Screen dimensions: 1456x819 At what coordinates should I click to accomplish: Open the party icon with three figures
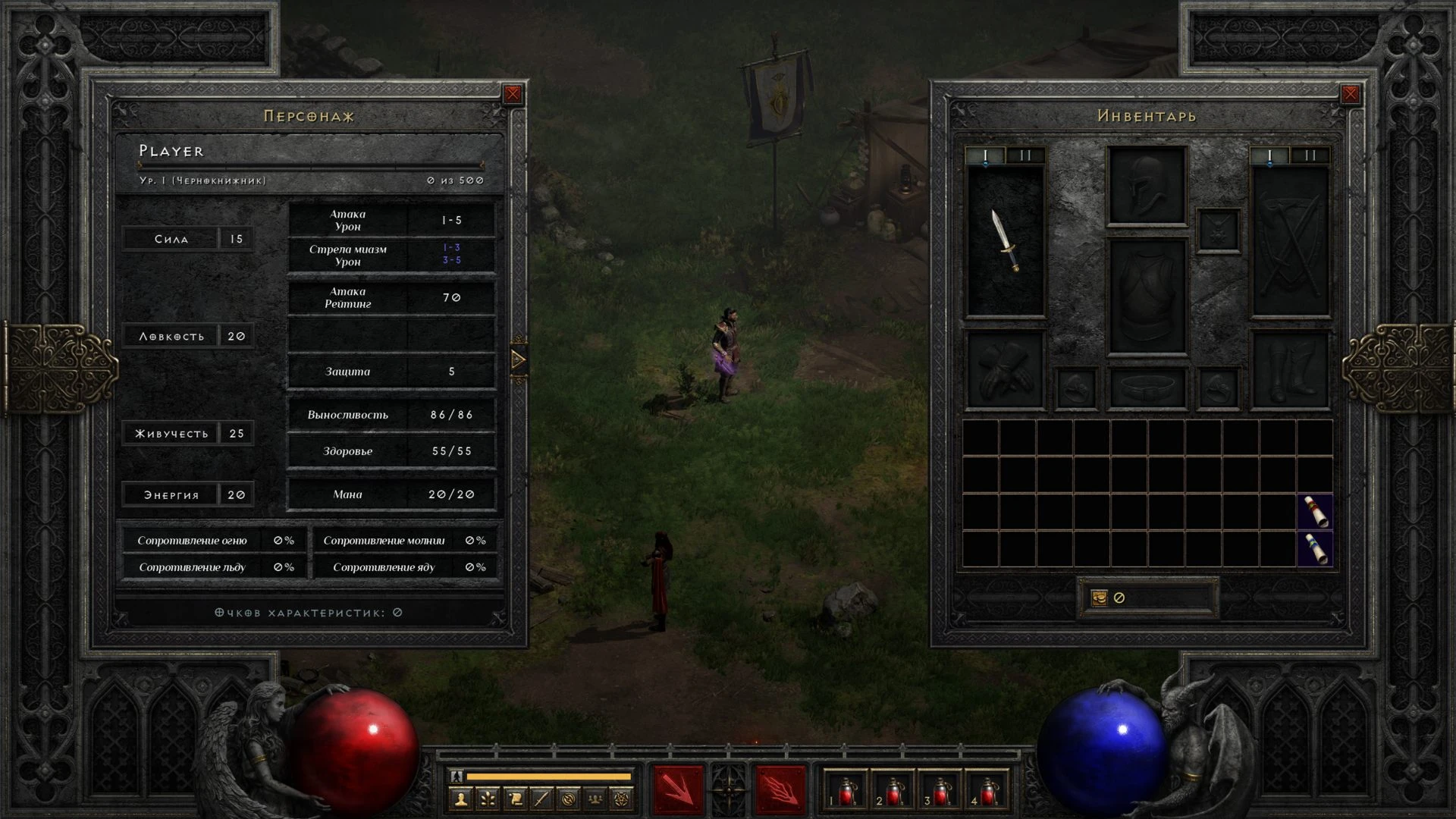coord(595,799)
